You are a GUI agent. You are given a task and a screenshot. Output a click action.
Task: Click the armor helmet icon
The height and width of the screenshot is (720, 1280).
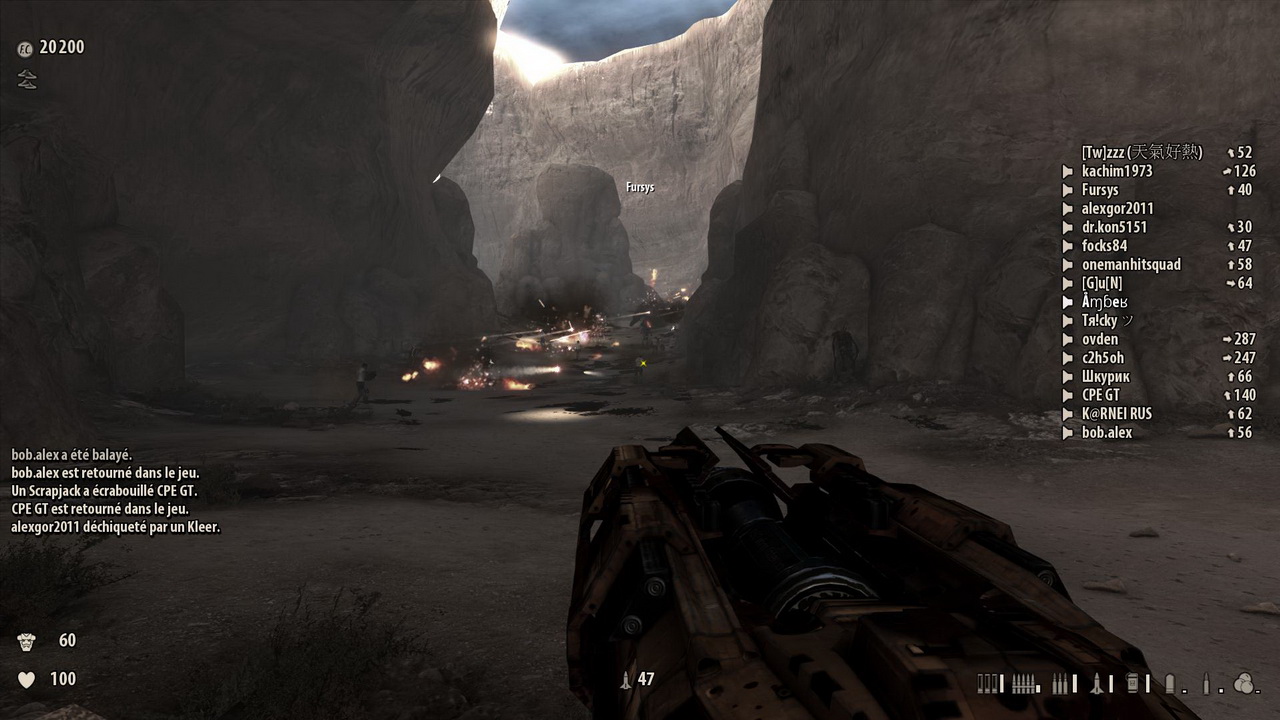(x=26, y=641)
